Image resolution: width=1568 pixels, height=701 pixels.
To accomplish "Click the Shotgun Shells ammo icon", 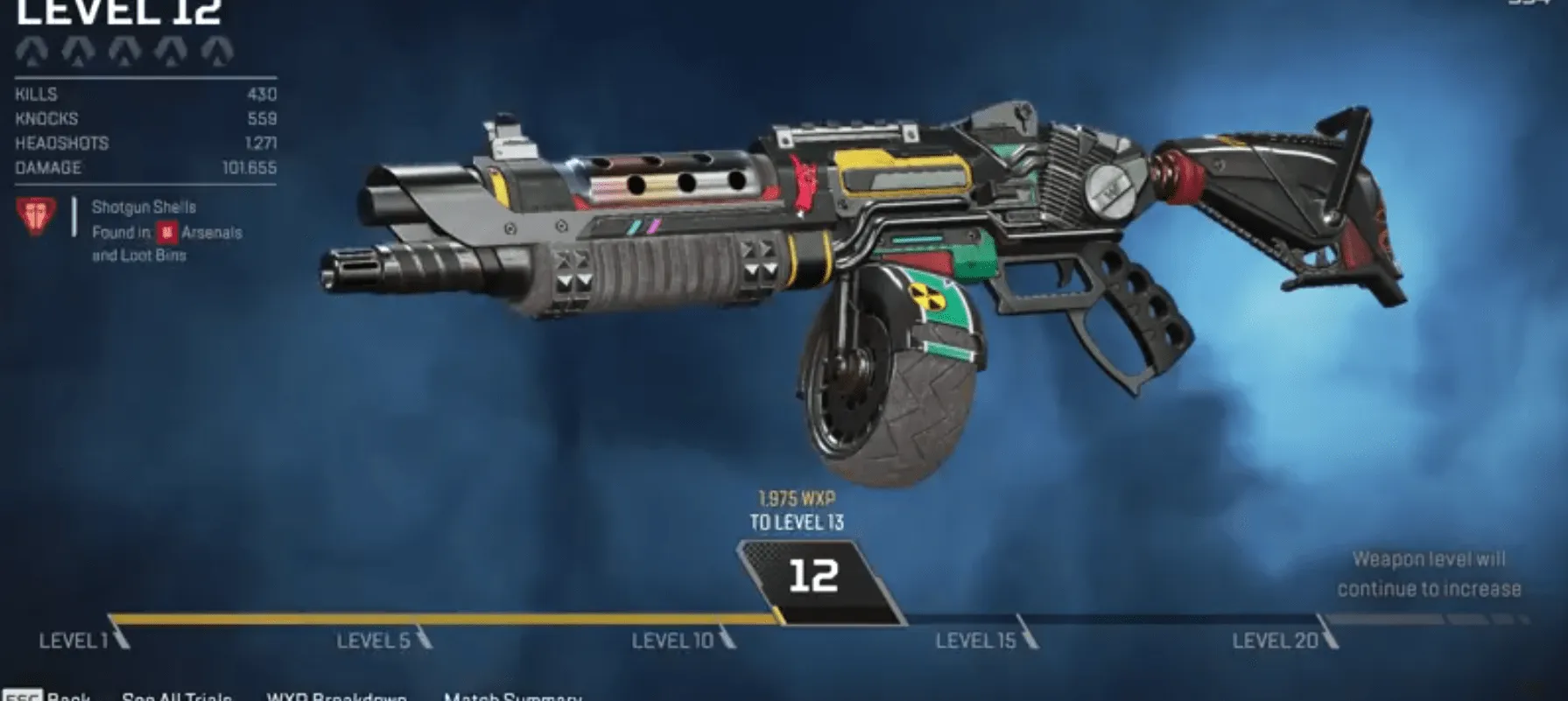I will 37,217.
